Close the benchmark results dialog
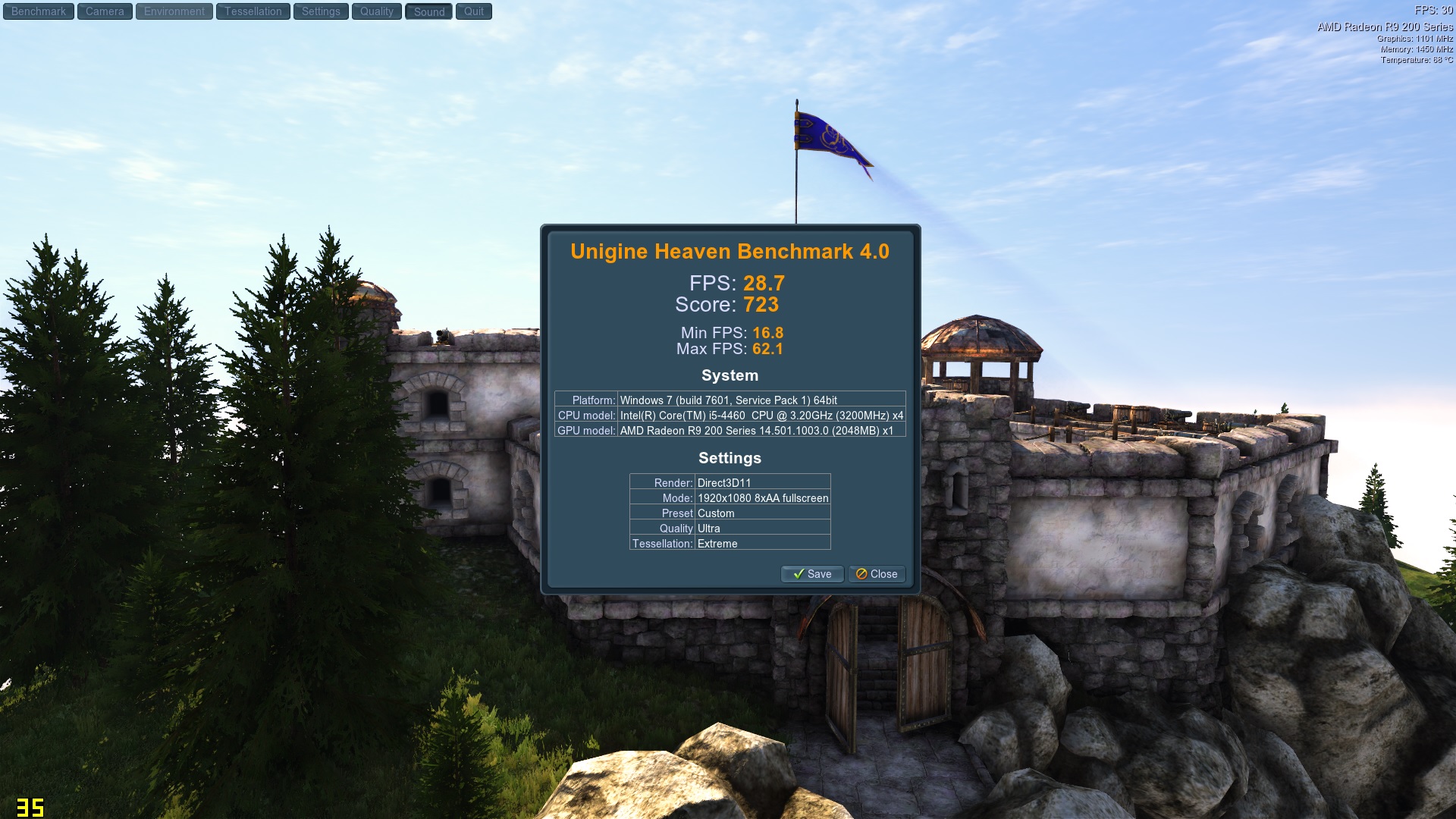The image size is (1456, 819). pos(877,574)
